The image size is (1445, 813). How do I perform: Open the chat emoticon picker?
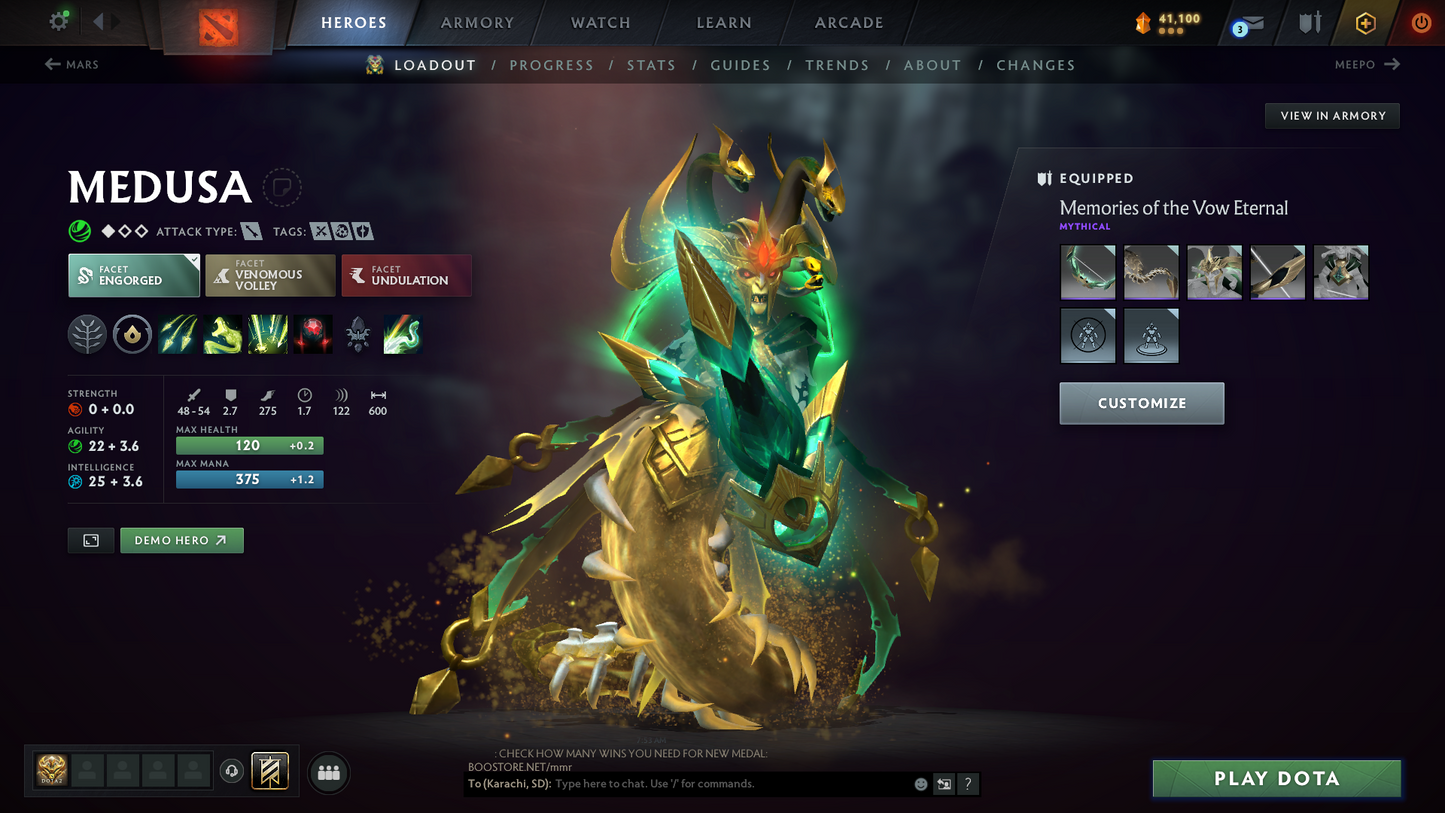tap(919, 784)
